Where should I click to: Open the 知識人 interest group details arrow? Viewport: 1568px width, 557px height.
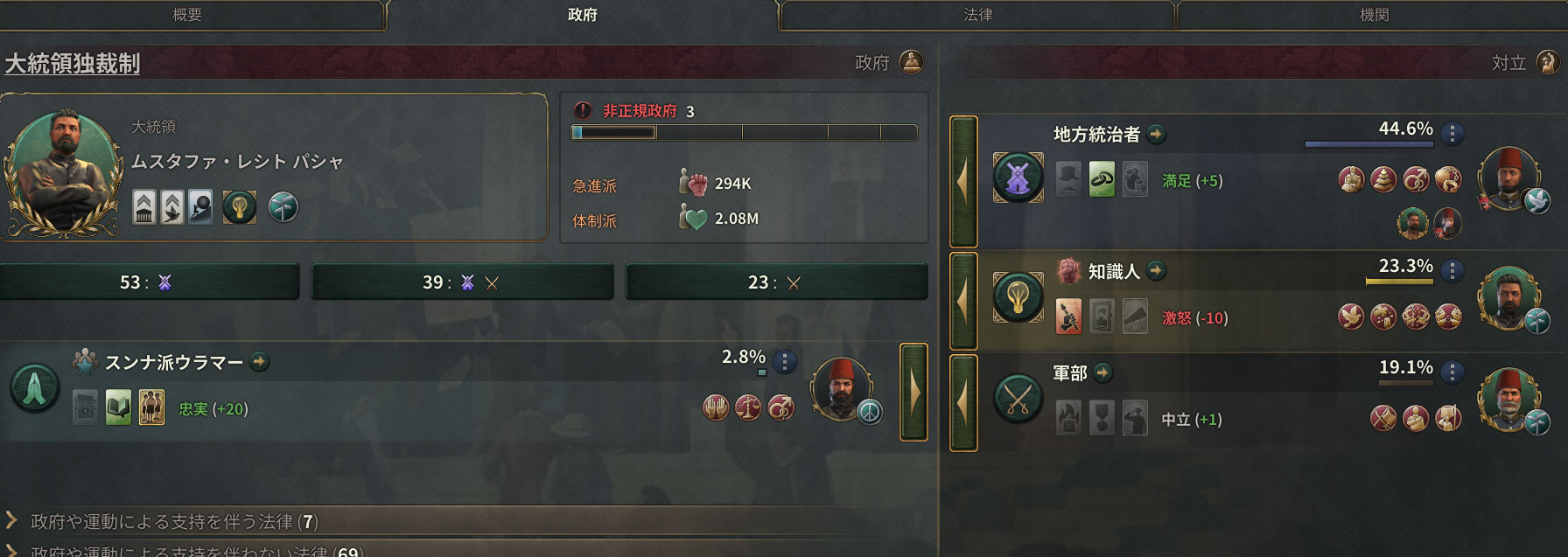tap(1157, 271)
